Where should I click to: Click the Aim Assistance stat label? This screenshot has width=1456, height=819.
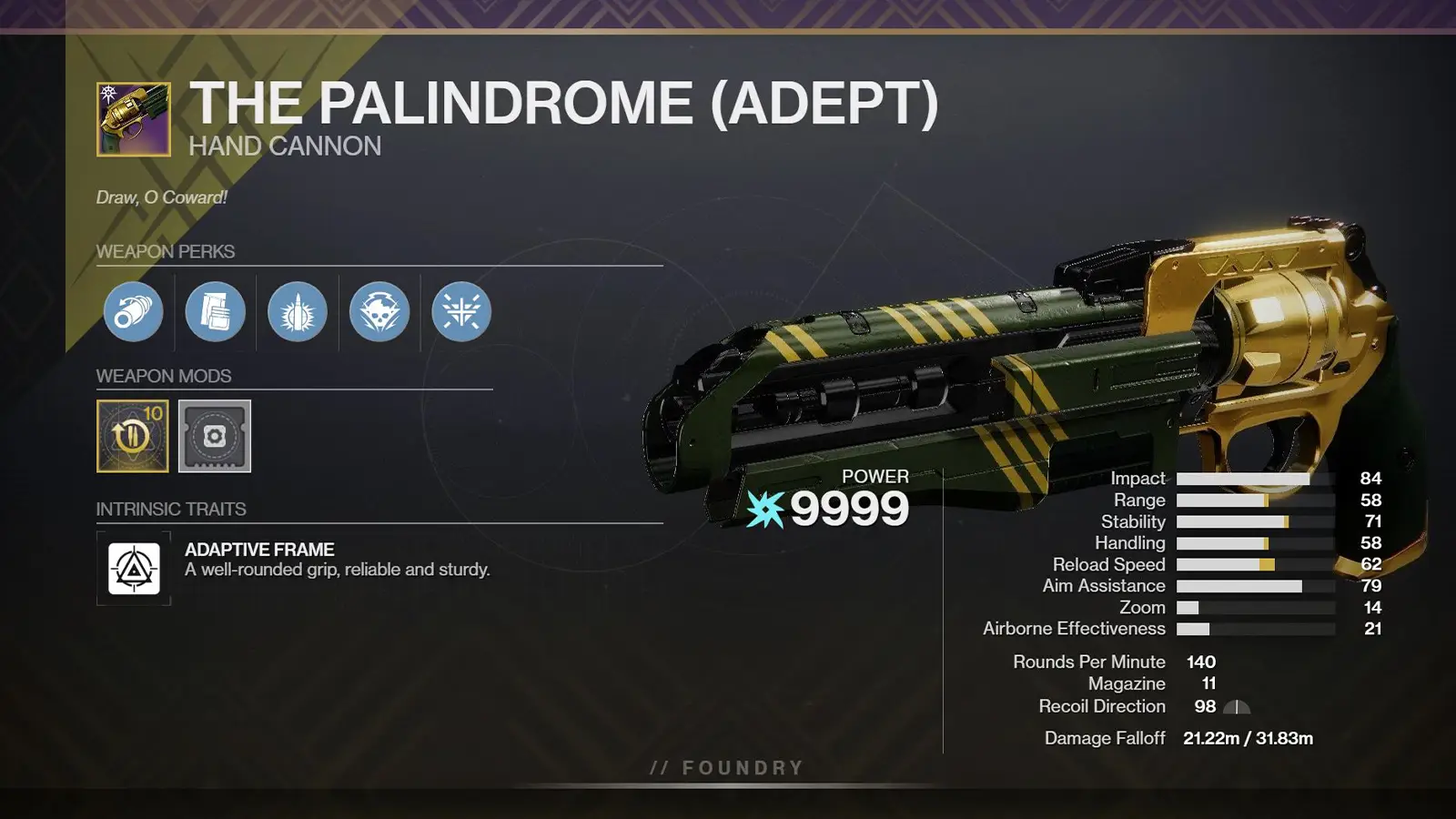(x=1104, y=585)
